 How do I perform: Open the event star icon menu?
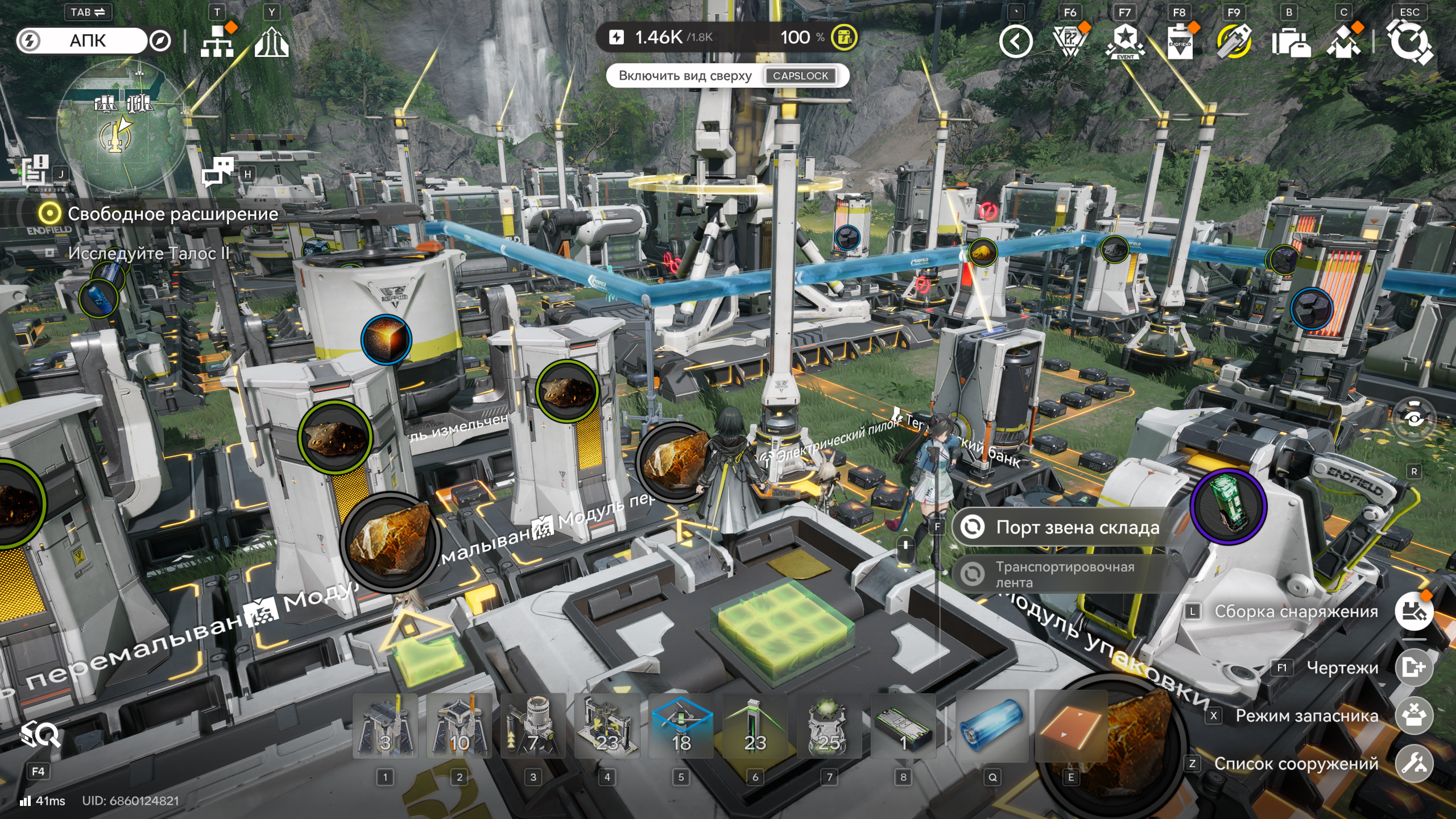pyautogui.click(x=1125, y=41)
